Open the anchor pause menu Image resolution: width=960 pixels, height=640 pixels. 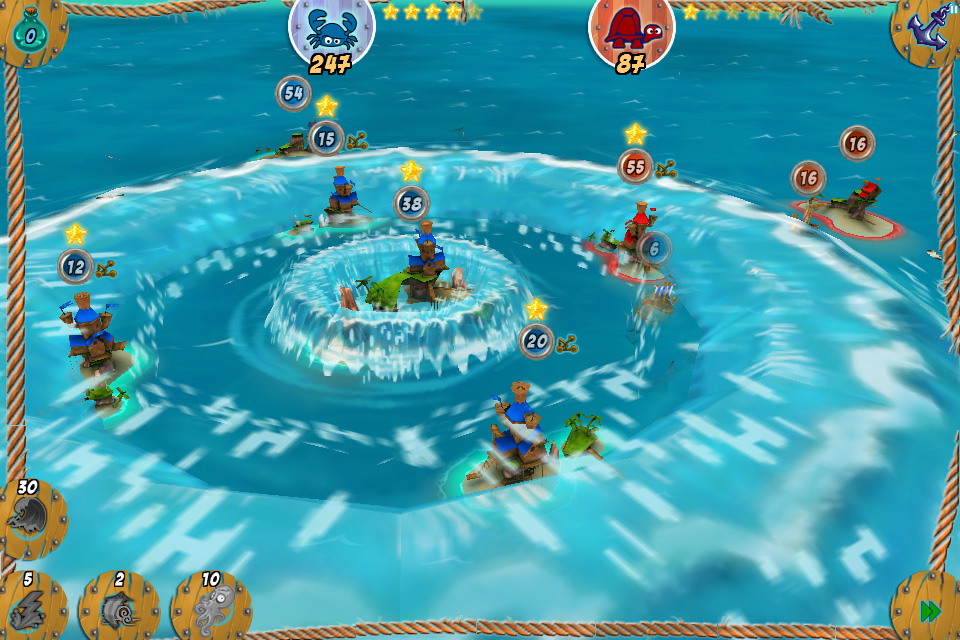point(926,30)
